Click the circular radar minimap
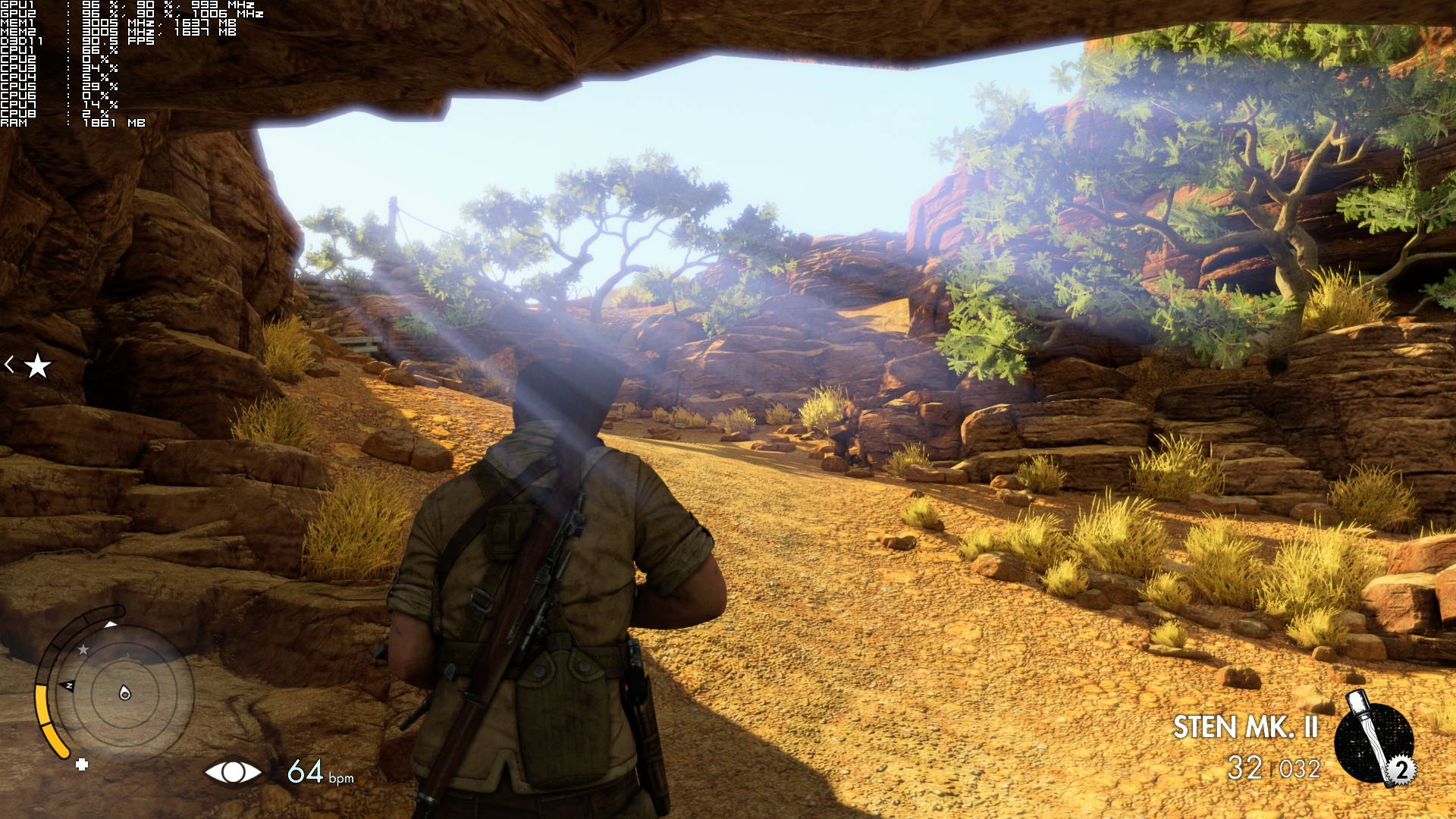This screenshot has width=1456, height=819. (124, 692)
